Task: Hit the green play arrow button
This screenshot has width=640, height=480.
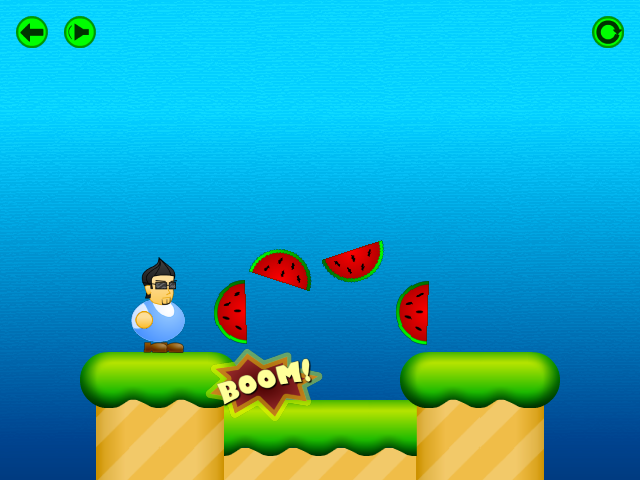Action: pyautogui.click(x=80, y=32)
